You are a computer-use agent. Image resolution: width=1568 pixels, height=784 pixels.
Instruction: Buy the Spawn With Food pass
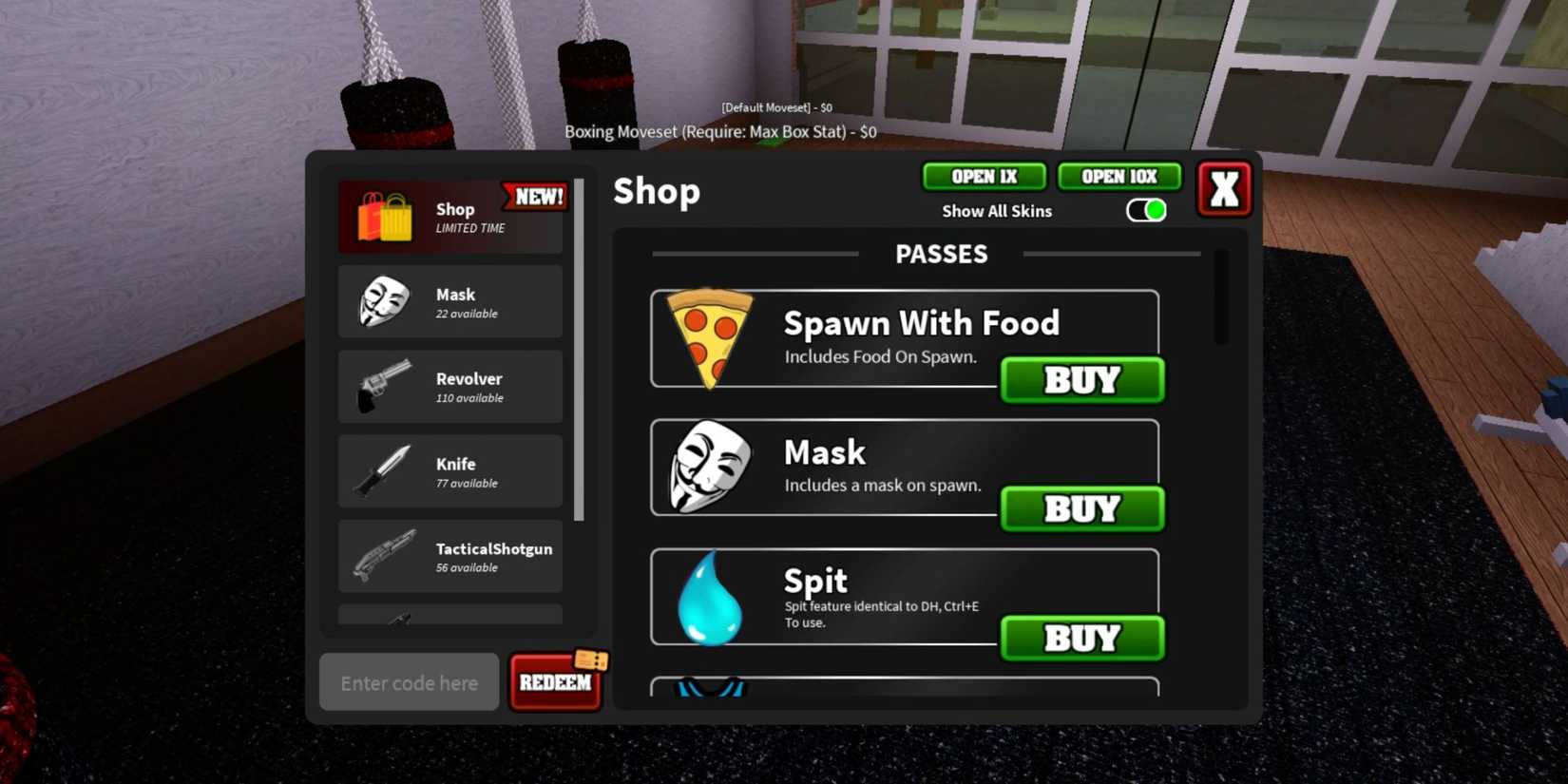point(1080,380)
